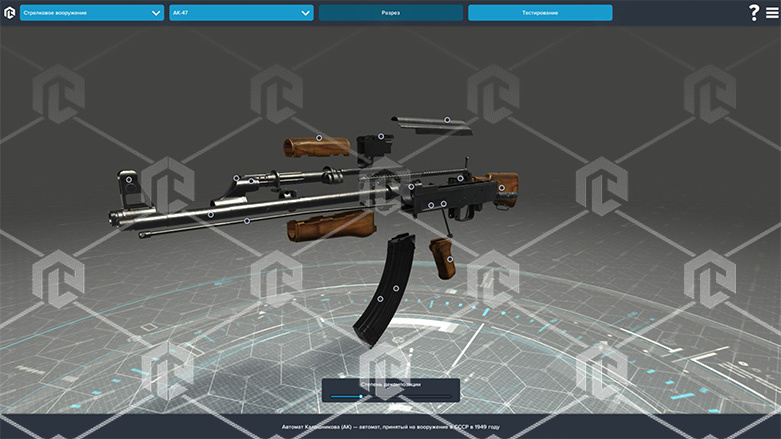Screen dimensions: 781x439
Task: Activate the Разрез cutaway button
Action: coord(390,13)
